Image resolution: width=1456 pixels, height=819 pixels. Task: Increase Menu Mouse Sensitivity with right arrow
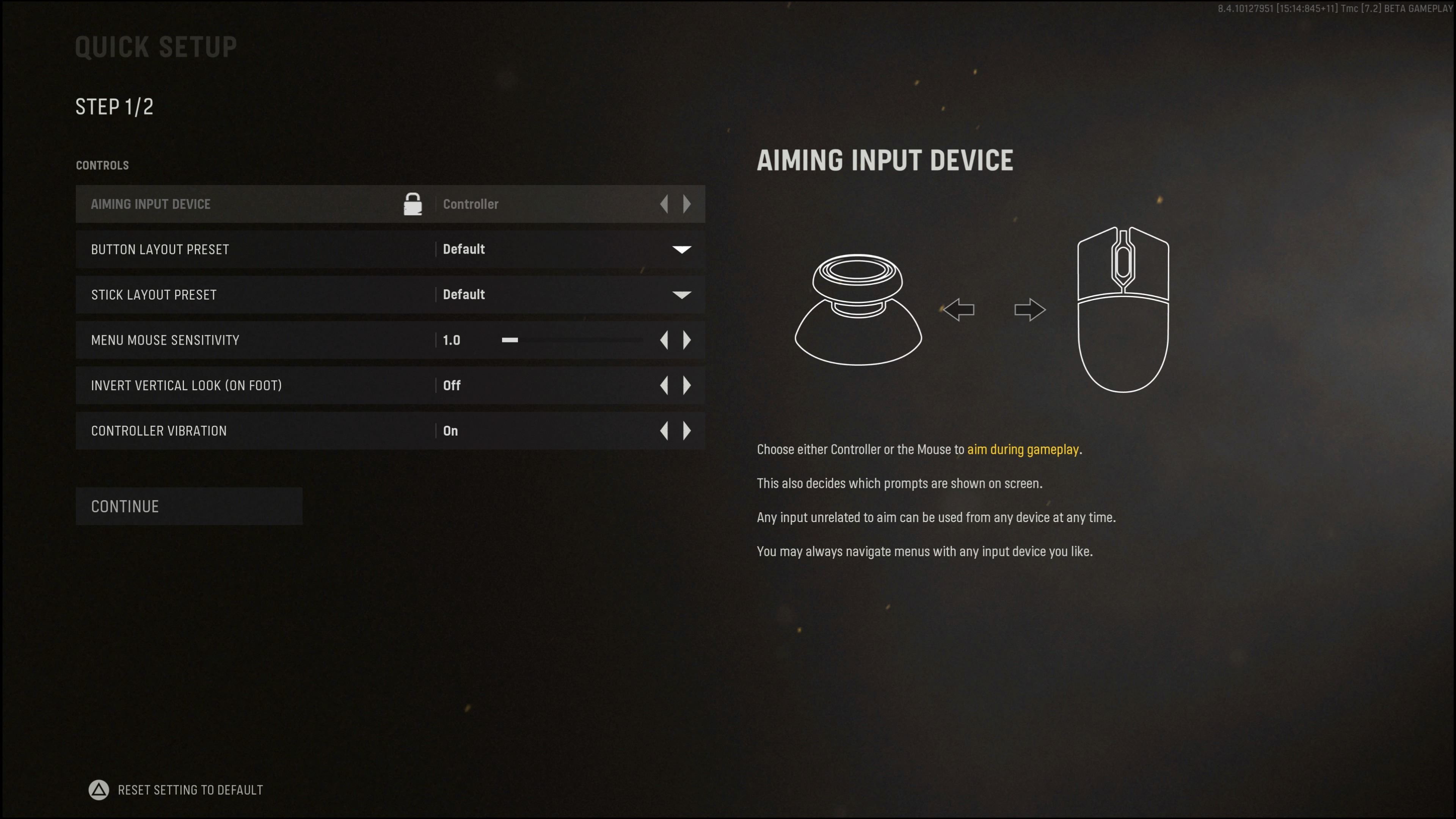coord(687,340)
